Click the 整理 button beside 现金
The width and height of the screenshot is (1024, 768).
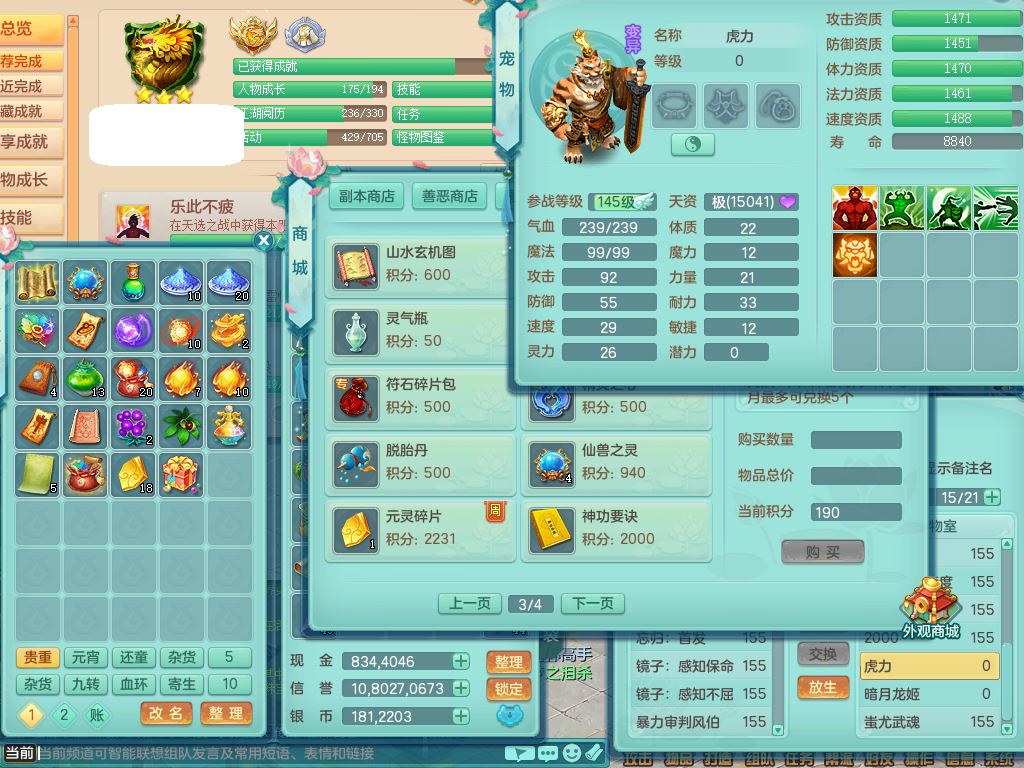(509, 662)
